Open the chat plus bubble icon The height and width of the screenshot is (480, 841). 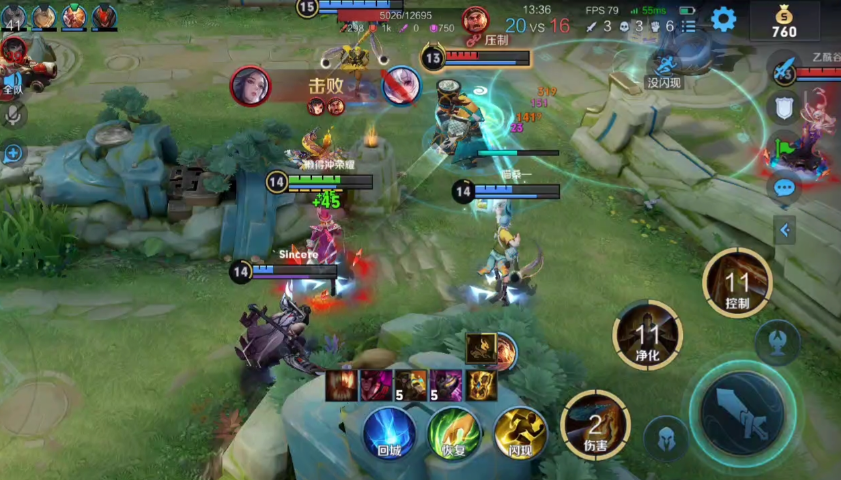[13, 153]
